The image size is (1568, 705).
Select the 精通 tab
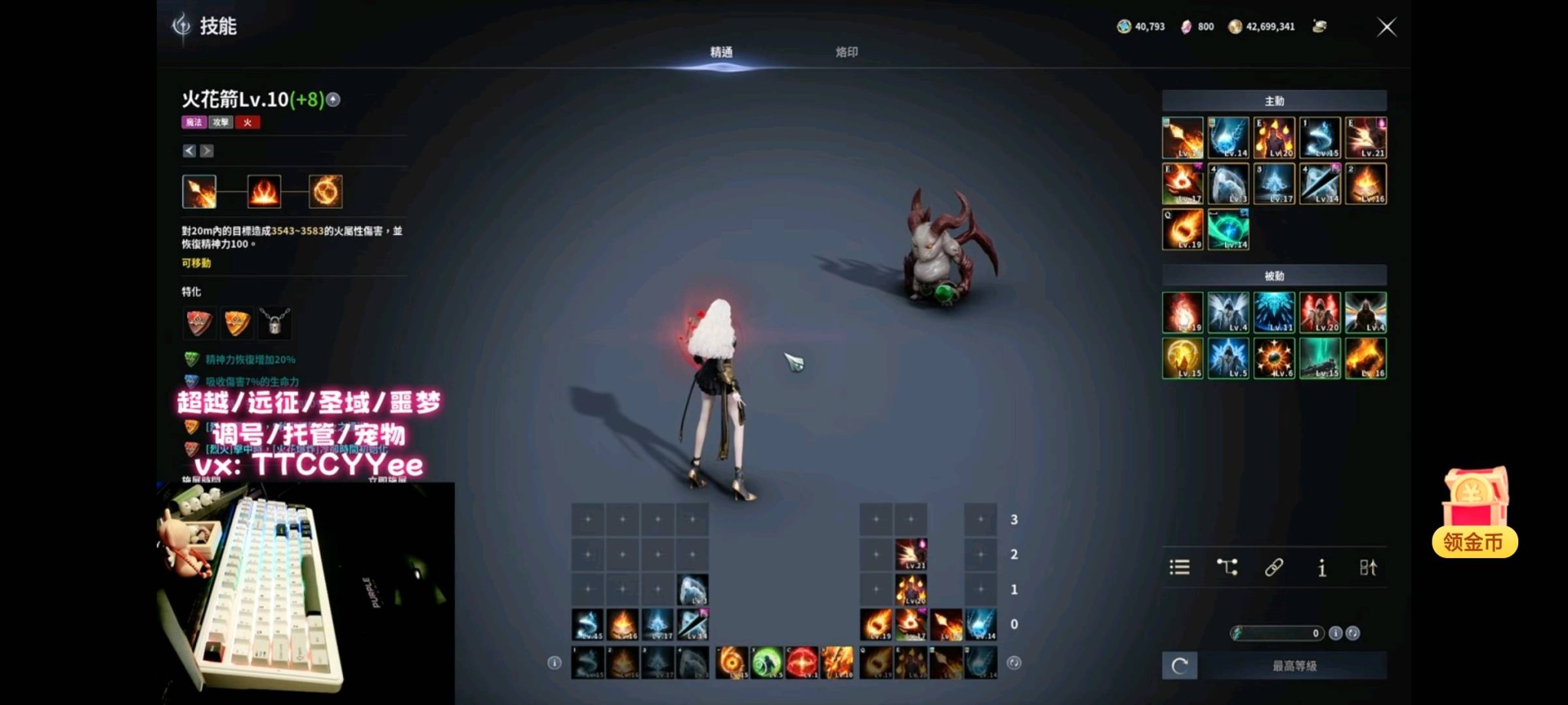point(721,52)
